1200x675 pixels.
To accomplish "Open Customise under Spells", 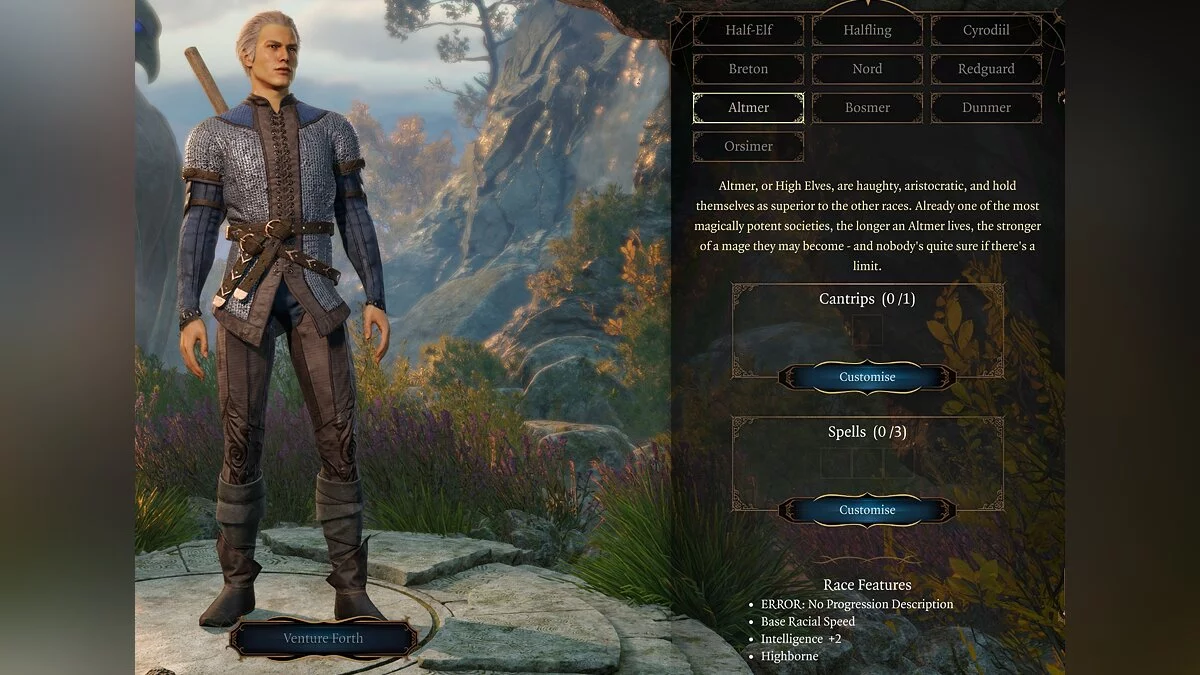I will pos(867,510).
